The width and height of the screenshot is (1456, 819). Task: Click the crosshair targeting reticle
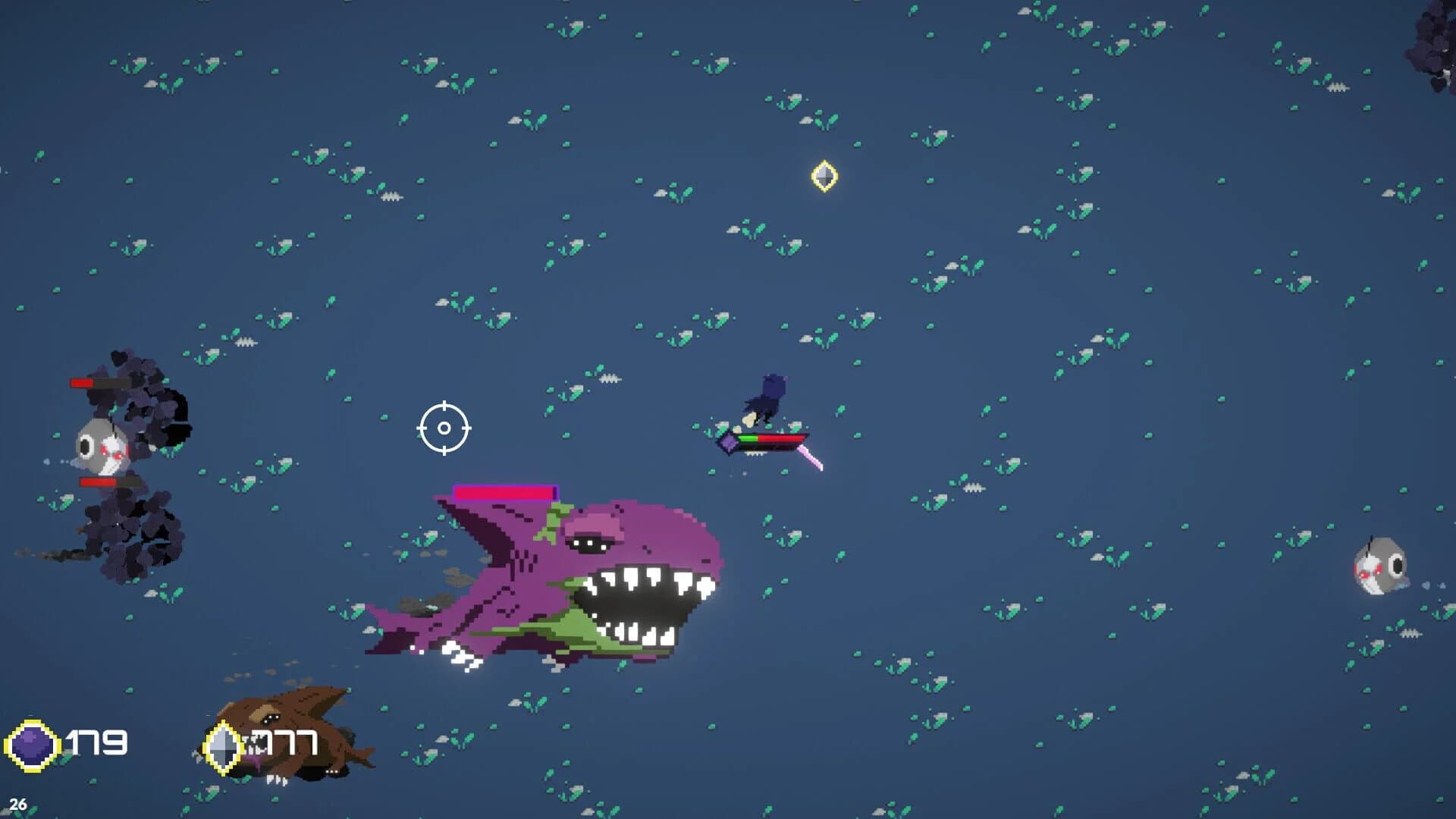[442, 428]
